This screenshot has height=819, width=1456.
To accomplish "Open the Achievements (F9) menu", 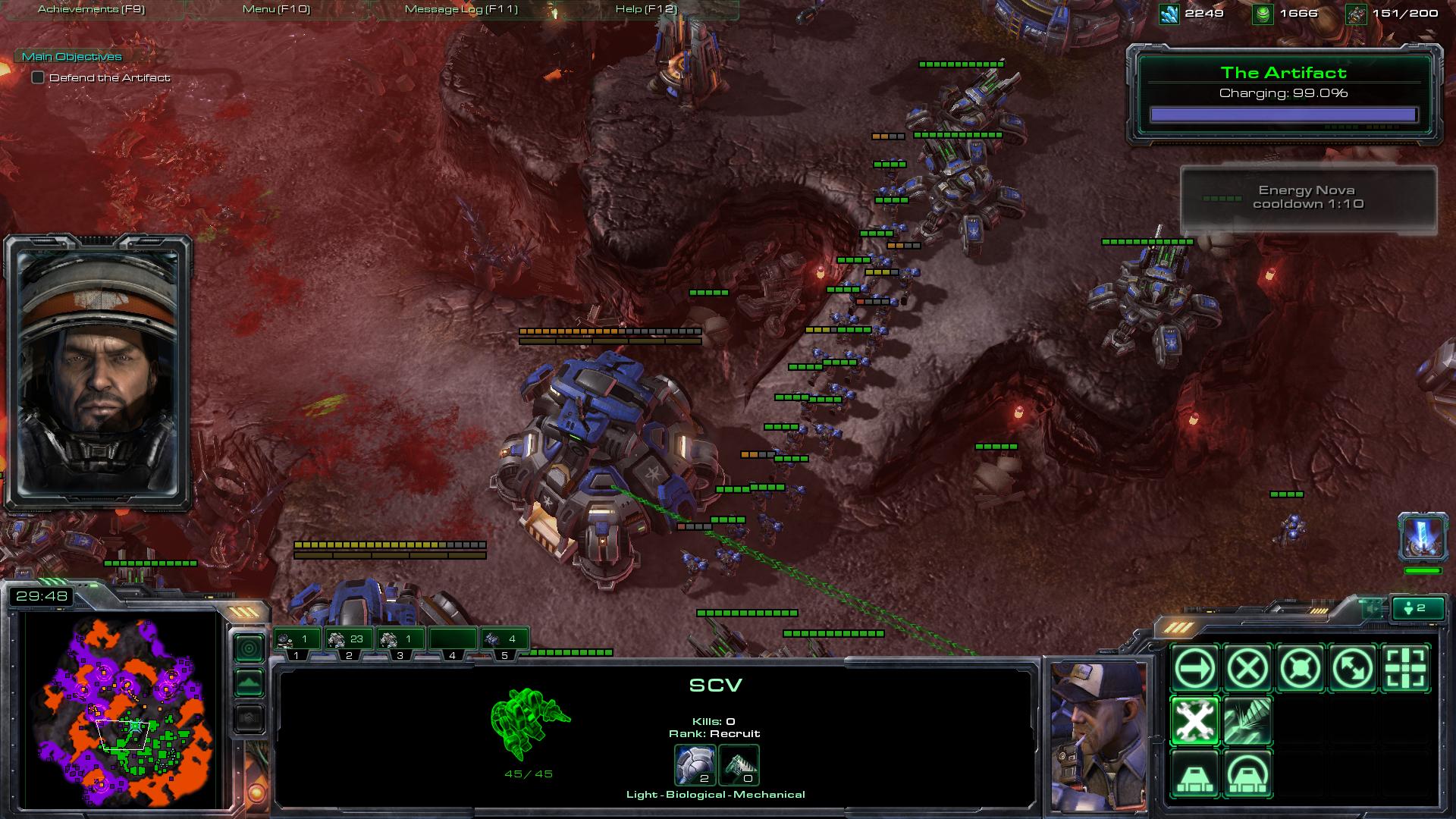I will [x=91, y=9].
